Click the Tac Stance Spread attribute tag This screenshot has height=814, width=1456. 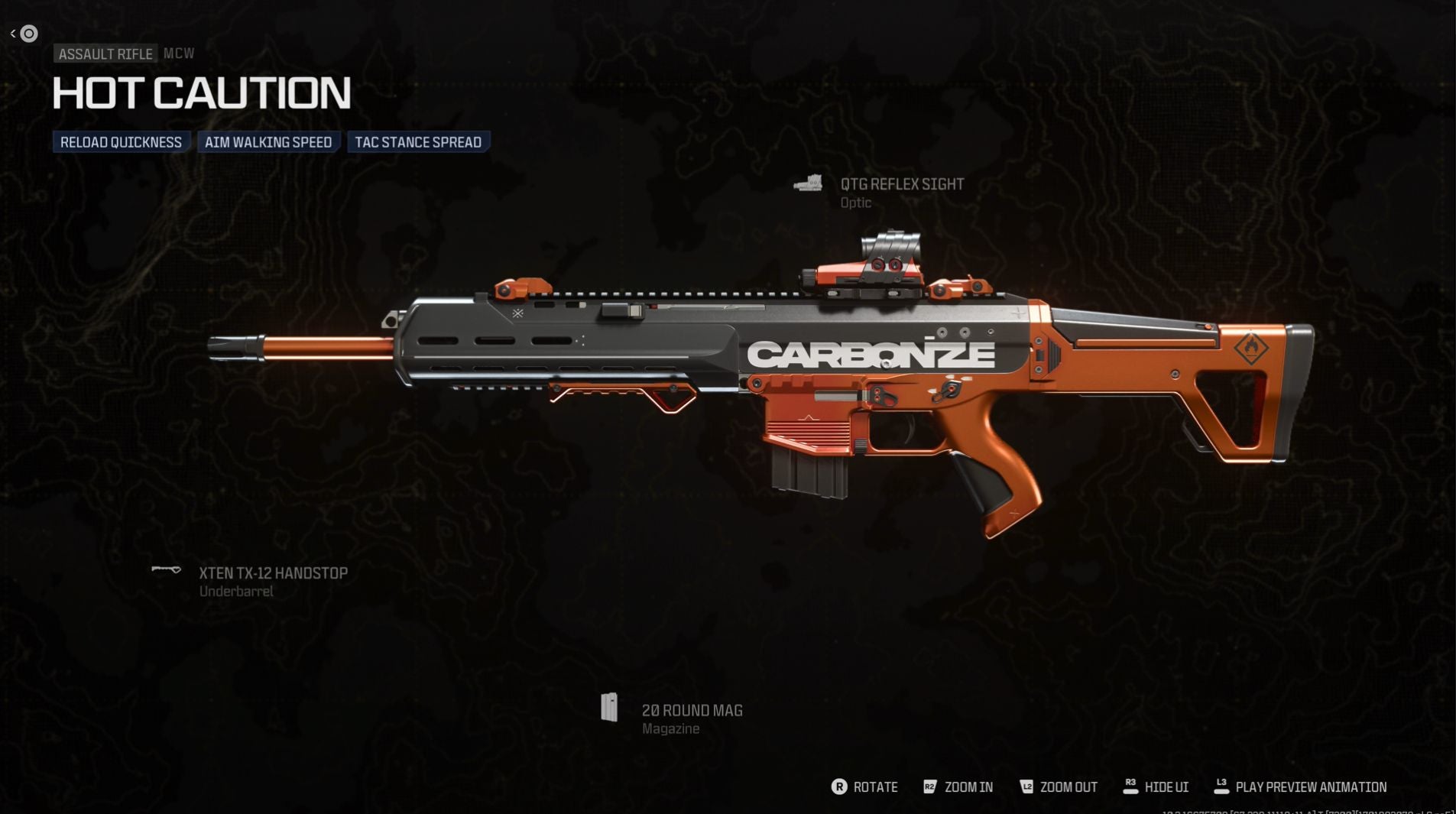pyautogui.click(x=418, y=142)
